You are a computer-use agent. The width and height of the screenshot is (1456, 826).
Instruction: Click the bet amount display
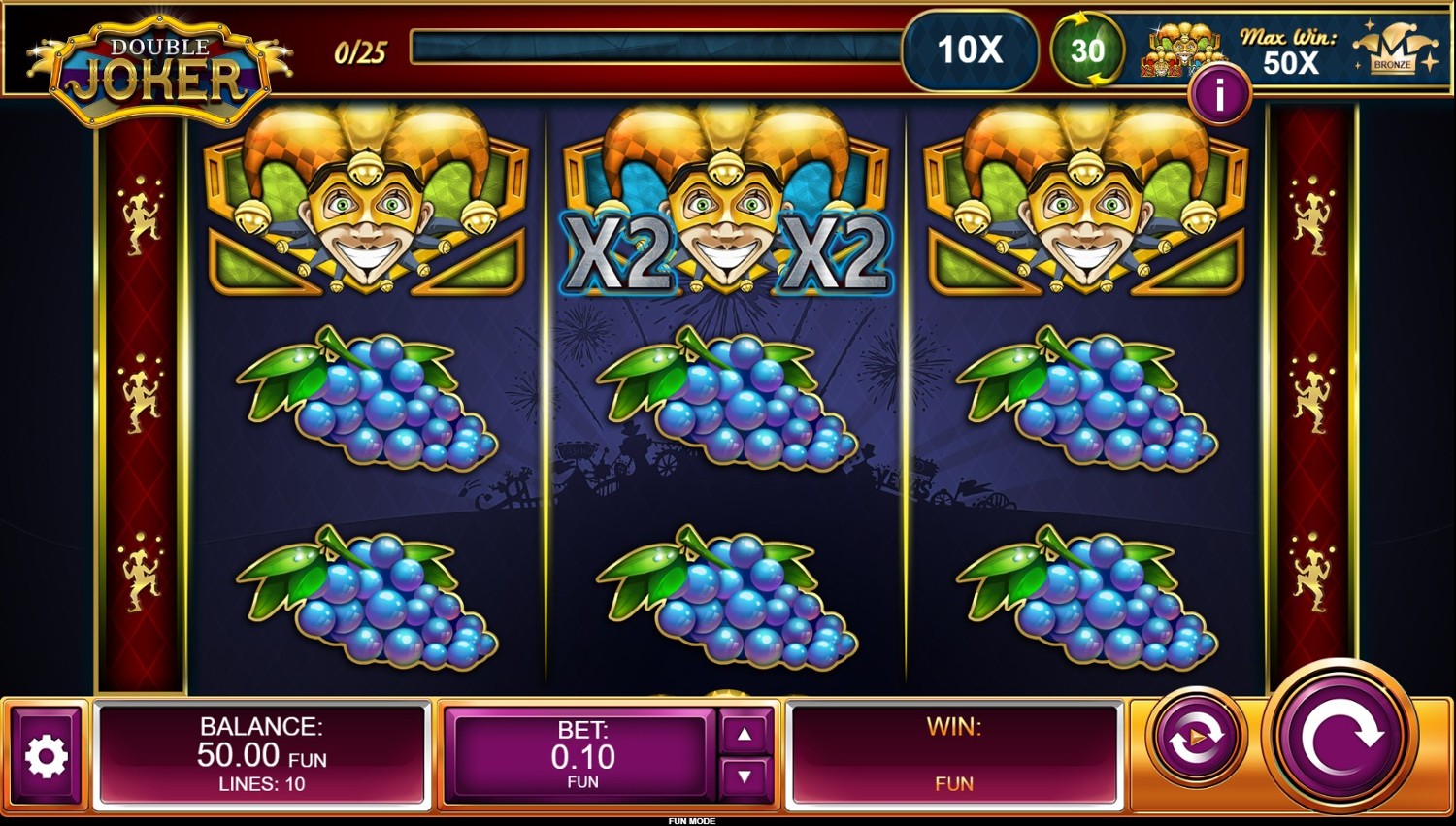(x=582, y=756)
